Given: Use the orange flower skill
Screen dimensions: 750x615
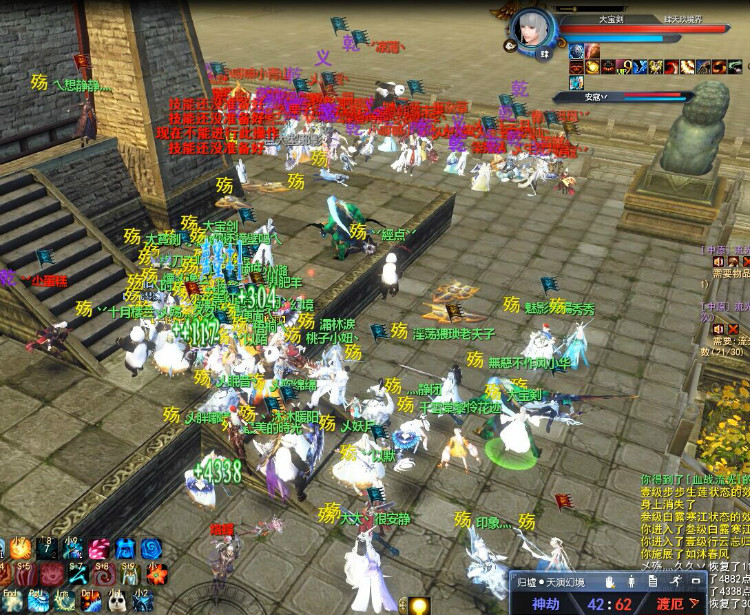Looking at the screenshot, I should (x=155, y=574).
